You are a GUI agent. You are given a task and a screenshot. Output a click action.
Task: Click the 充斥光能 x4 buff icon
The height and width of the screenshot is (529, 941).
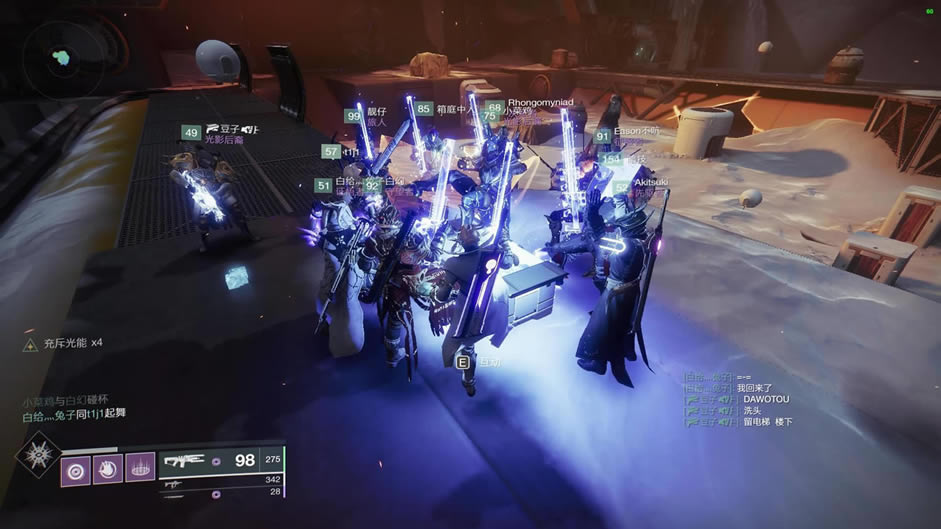pos(31,343)
